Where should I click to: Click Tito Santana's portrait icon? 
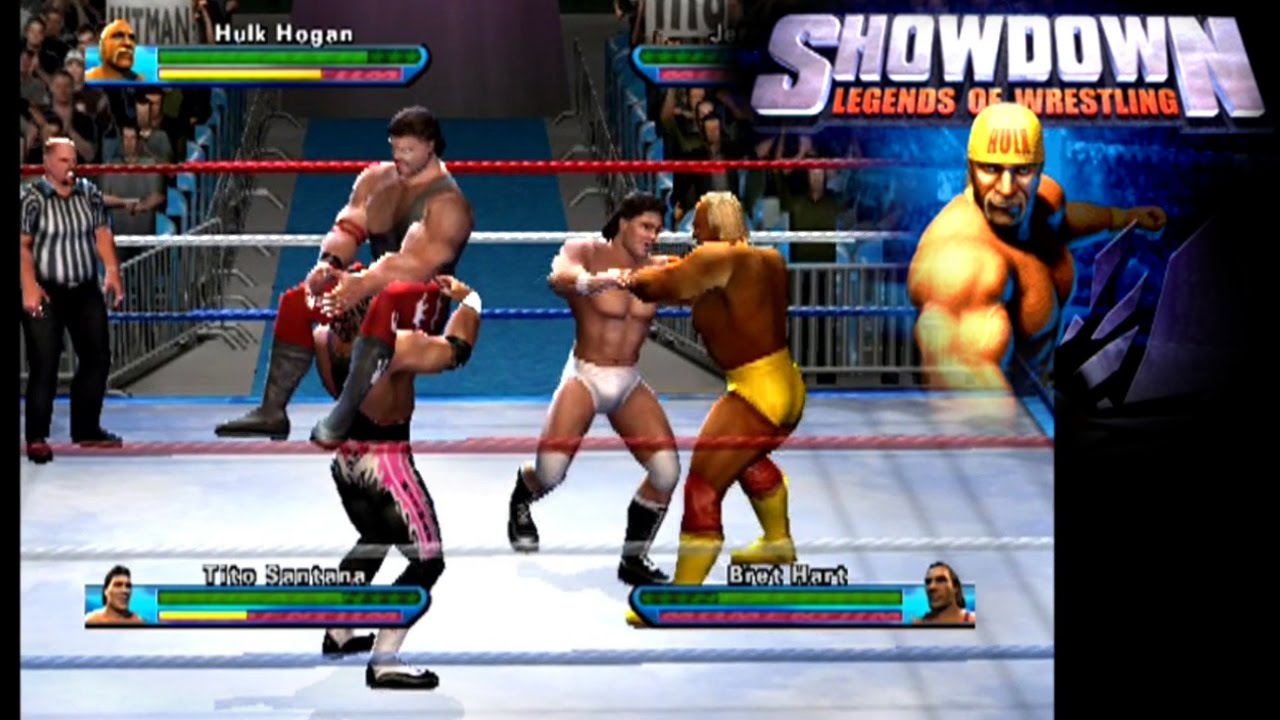(x=115, y=601)
